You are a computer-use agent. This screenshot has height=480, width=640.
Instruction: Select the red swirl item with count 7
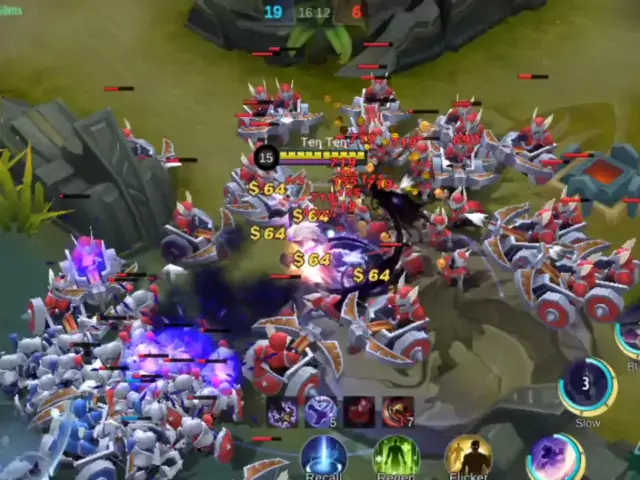point(397,411)
